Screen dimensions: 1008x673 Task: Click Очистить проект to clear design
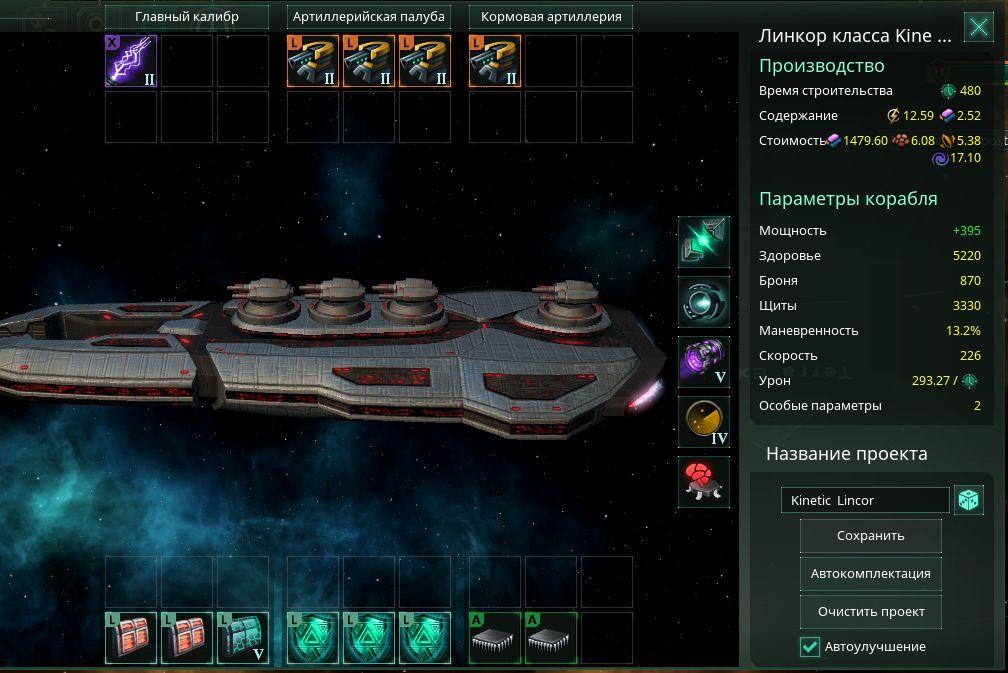[x=870, y=612]
